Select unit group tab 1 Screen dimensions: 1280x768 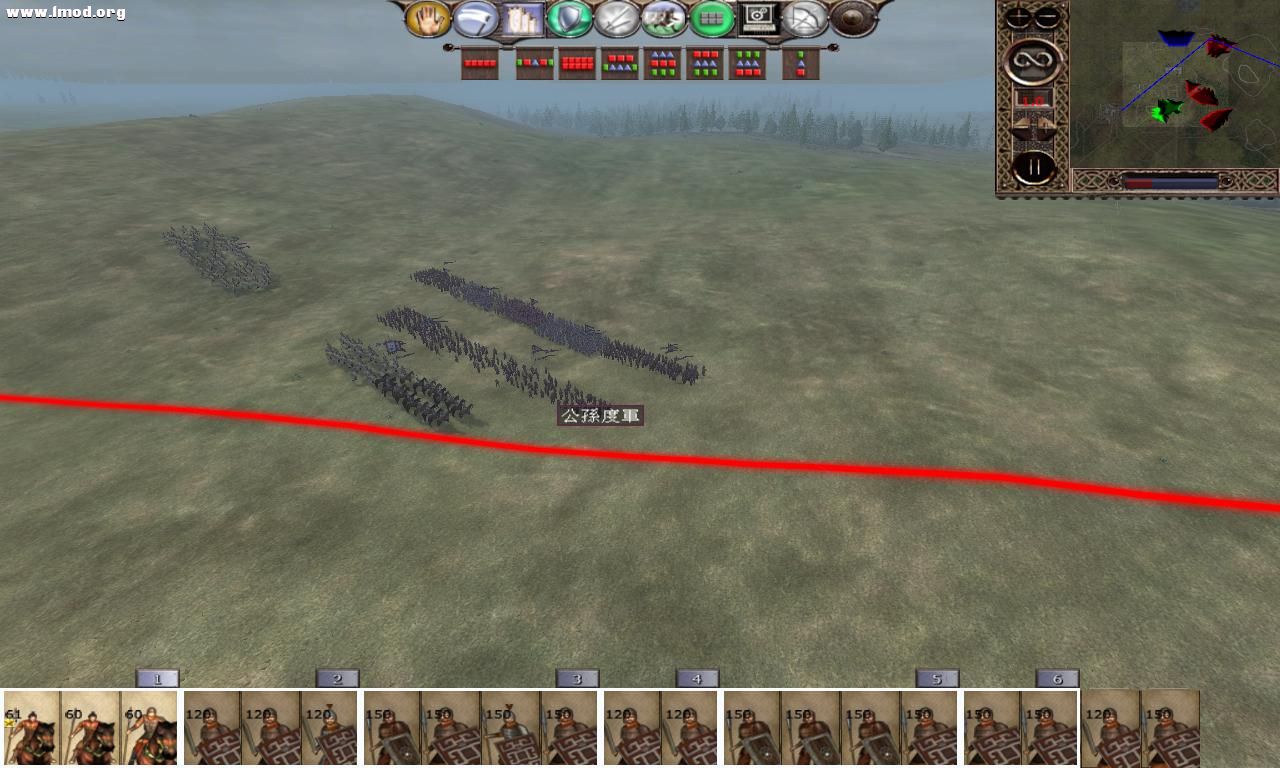point(157,677)
